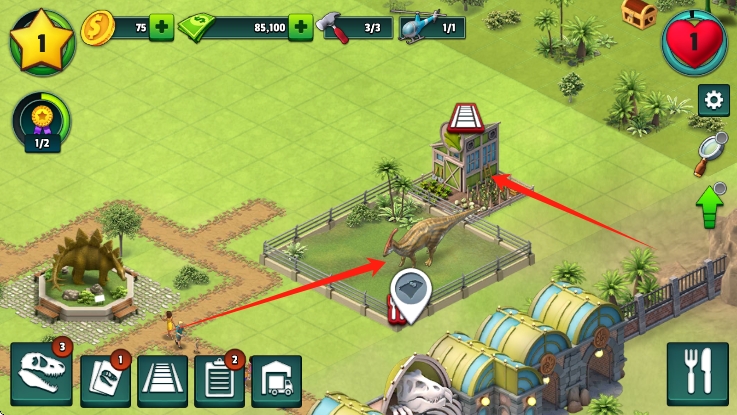Open the red heart icon
Viewport: 737px width, 415px height.
[695, 42]
